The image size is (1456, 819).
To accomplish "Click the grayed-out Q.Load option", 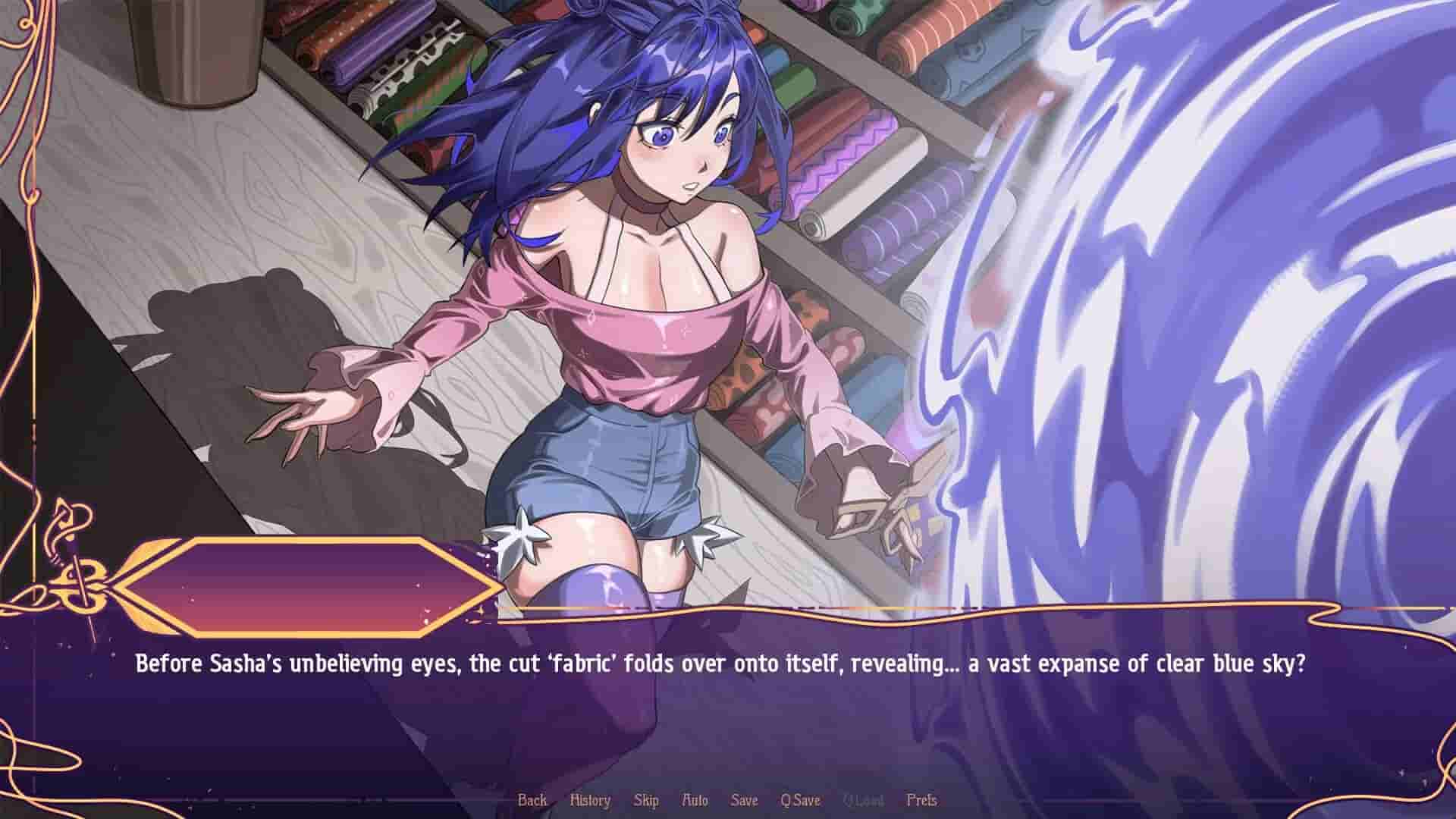I will (x=863, y=799).
